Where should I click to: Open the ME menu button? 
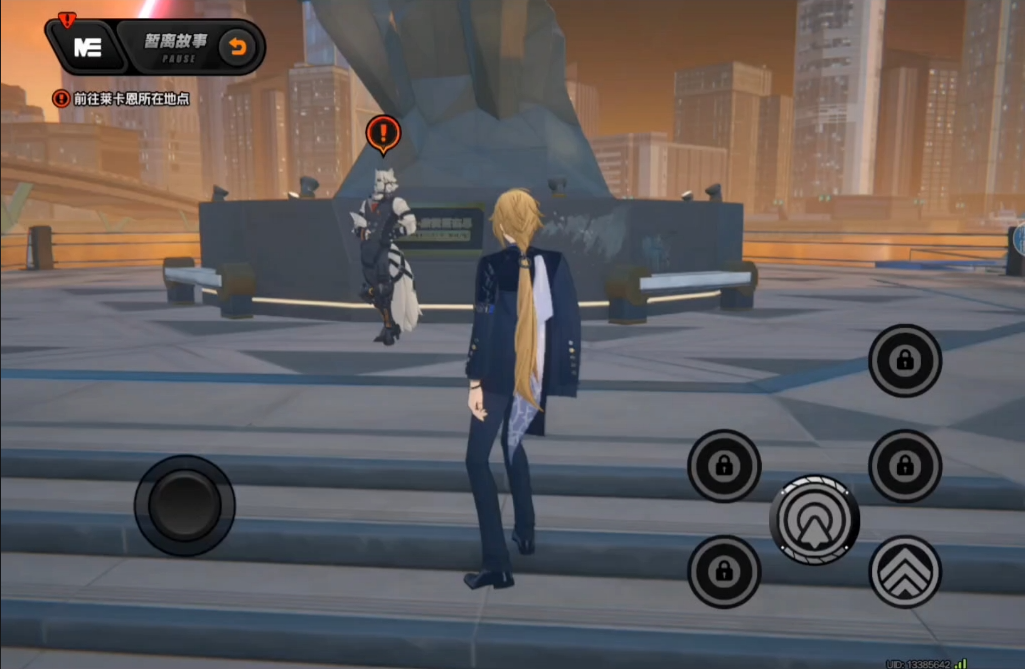coord(87,47)
